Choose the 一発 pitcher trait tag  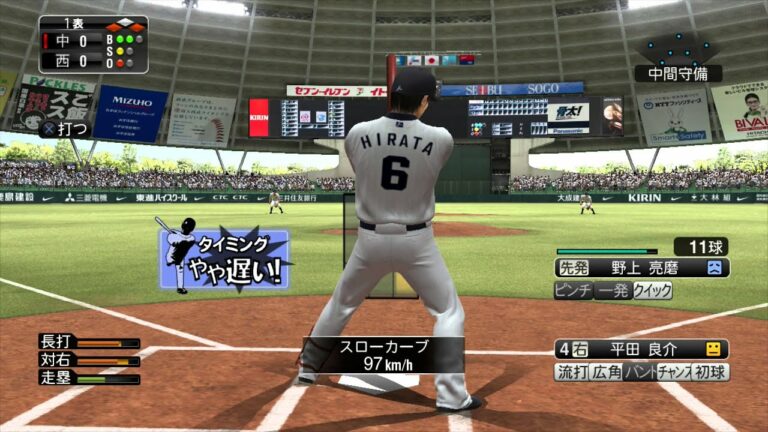pyautogui.click(x=613, y=291)
